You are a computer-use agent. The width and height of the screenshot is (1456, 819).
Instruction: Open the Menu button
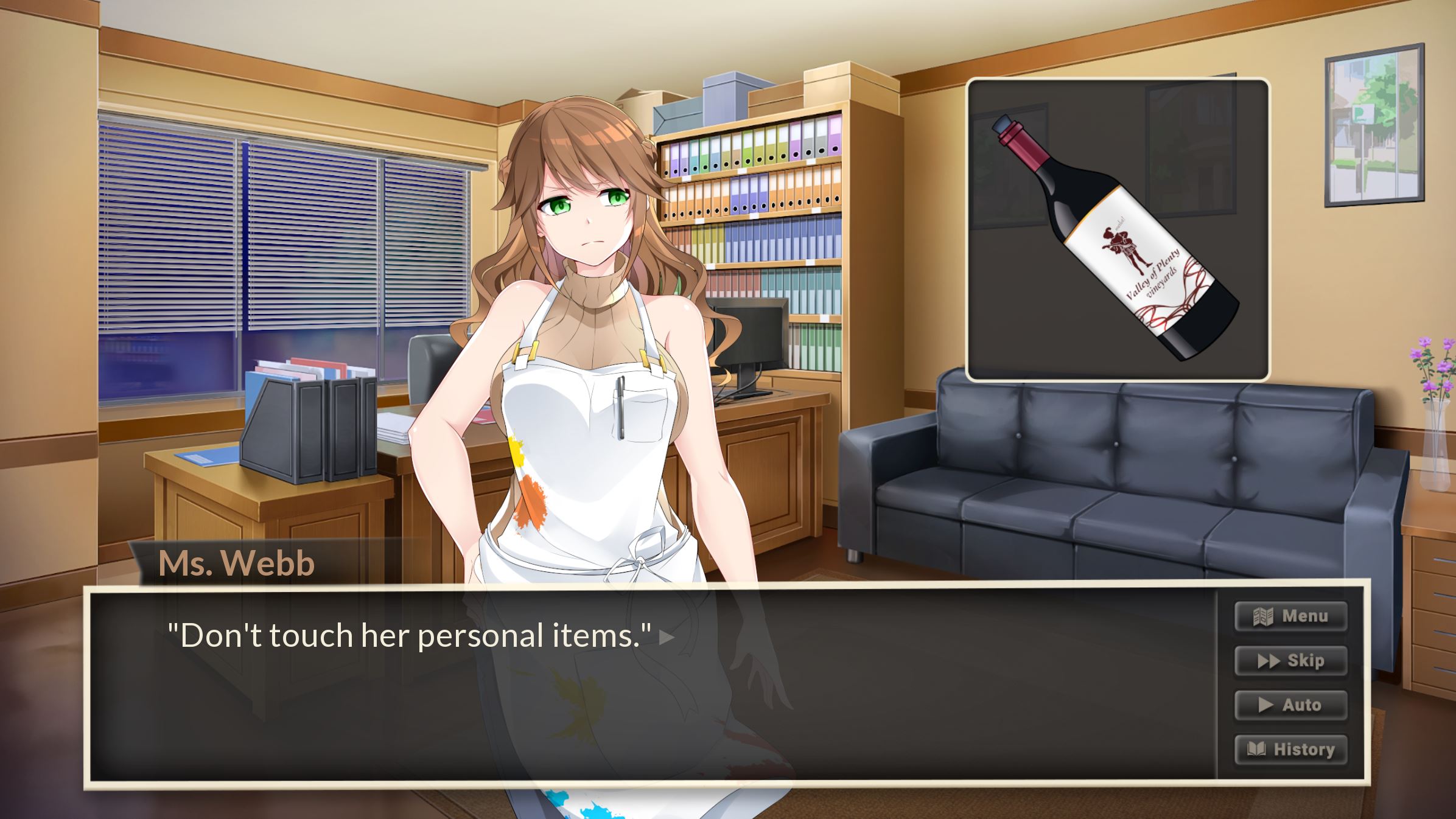[1290, 616]
